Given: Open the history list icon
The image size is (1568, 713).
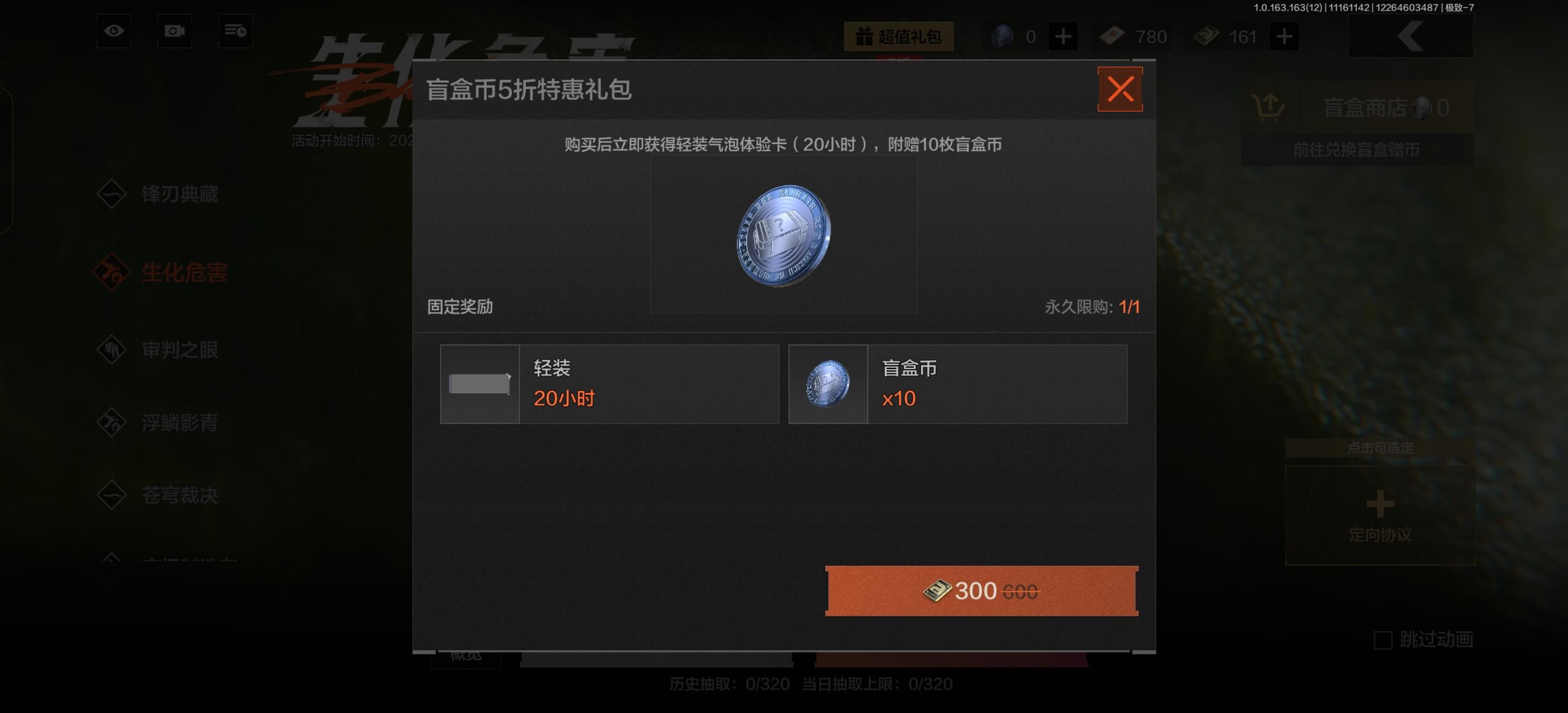Looking at the screenshot, I should pos(235,31).
